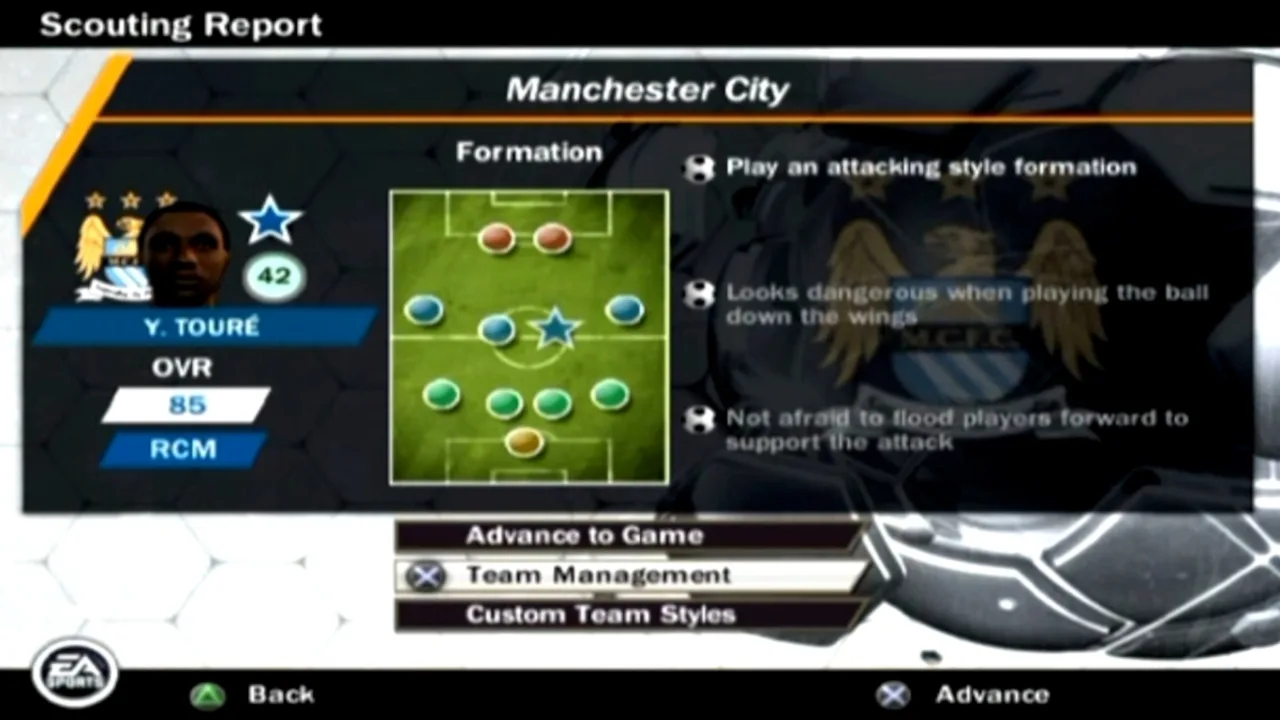Click the OVR 85 rating bar
The height and width of the screenshot is (720, 1280).
point(185,404)
